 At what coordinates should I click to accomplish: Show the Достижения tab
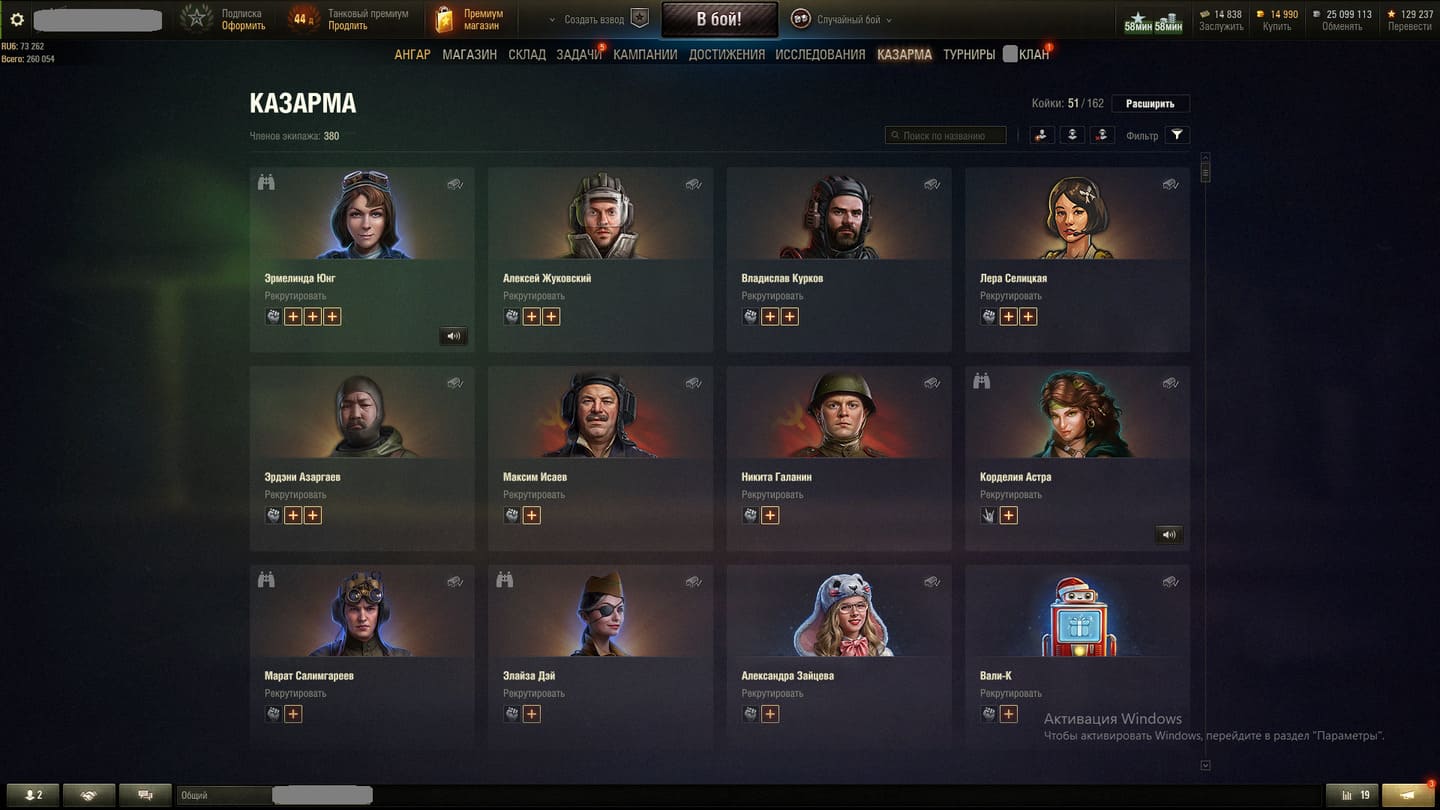click(x=726, y=54)
